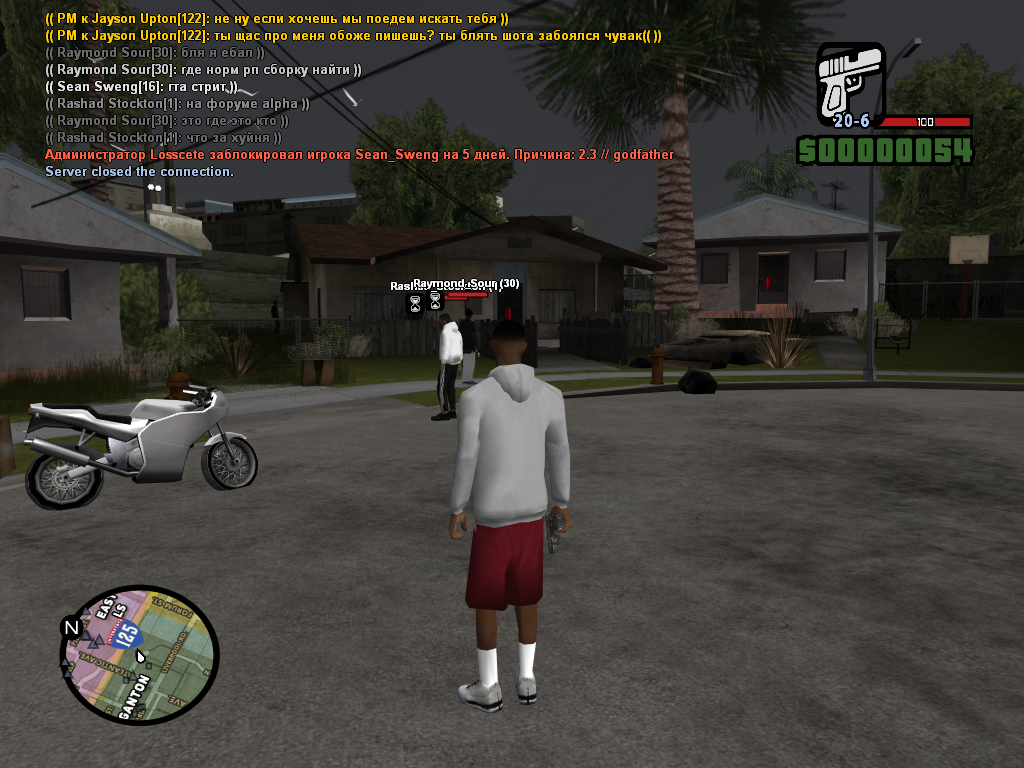The height and width of the screenshot is (768, 1024).
Task: Click Sean Sweng's "гта стрит" chat message
Action: 141,87
